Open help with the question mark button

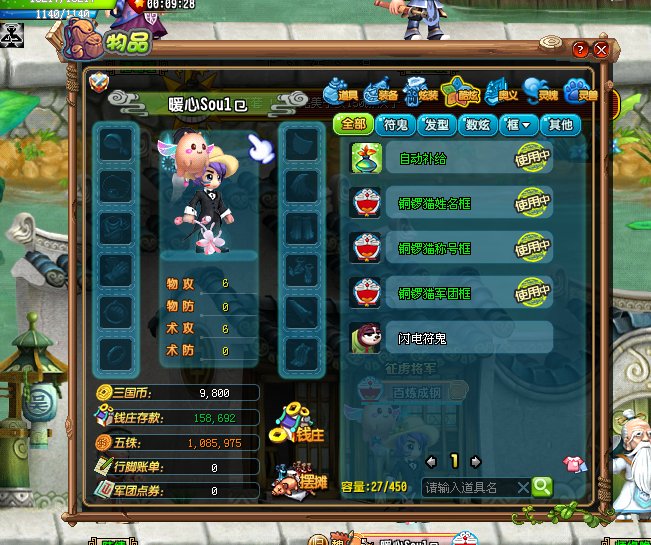pyautogui.click(x=580, y=49)
